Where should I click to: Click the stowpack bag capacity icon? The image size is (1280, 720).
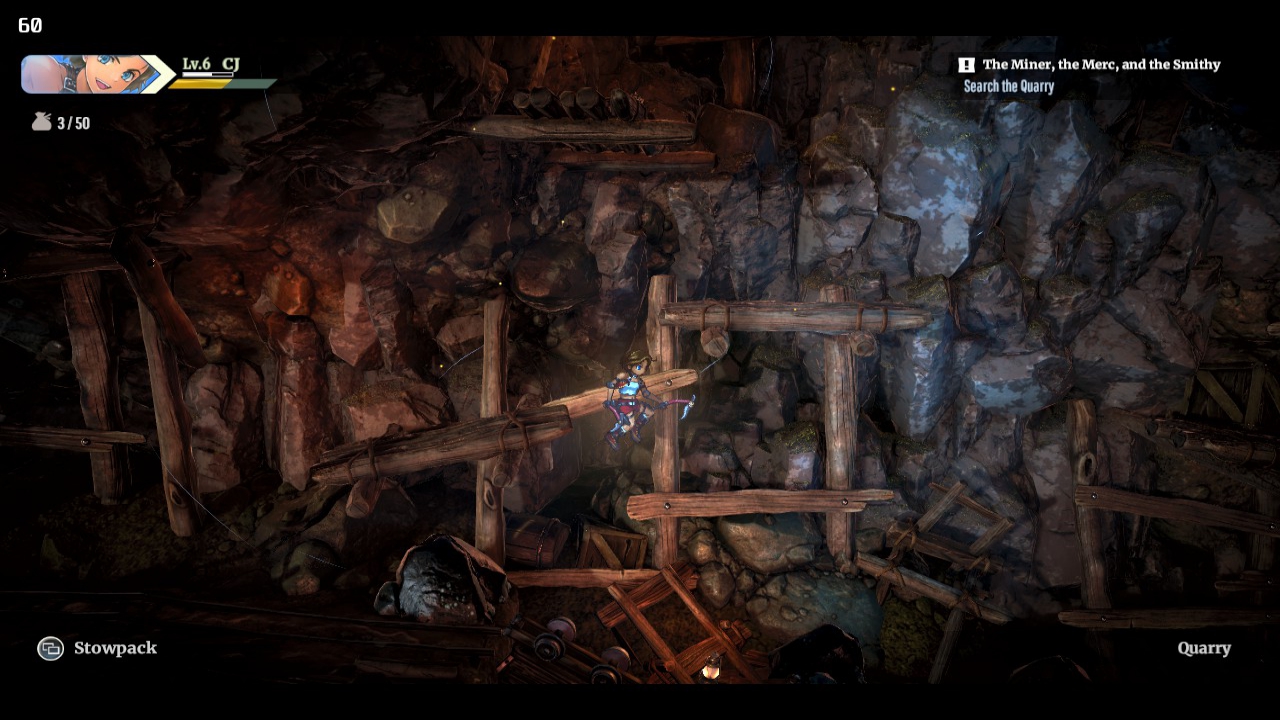tap(41, 122)
